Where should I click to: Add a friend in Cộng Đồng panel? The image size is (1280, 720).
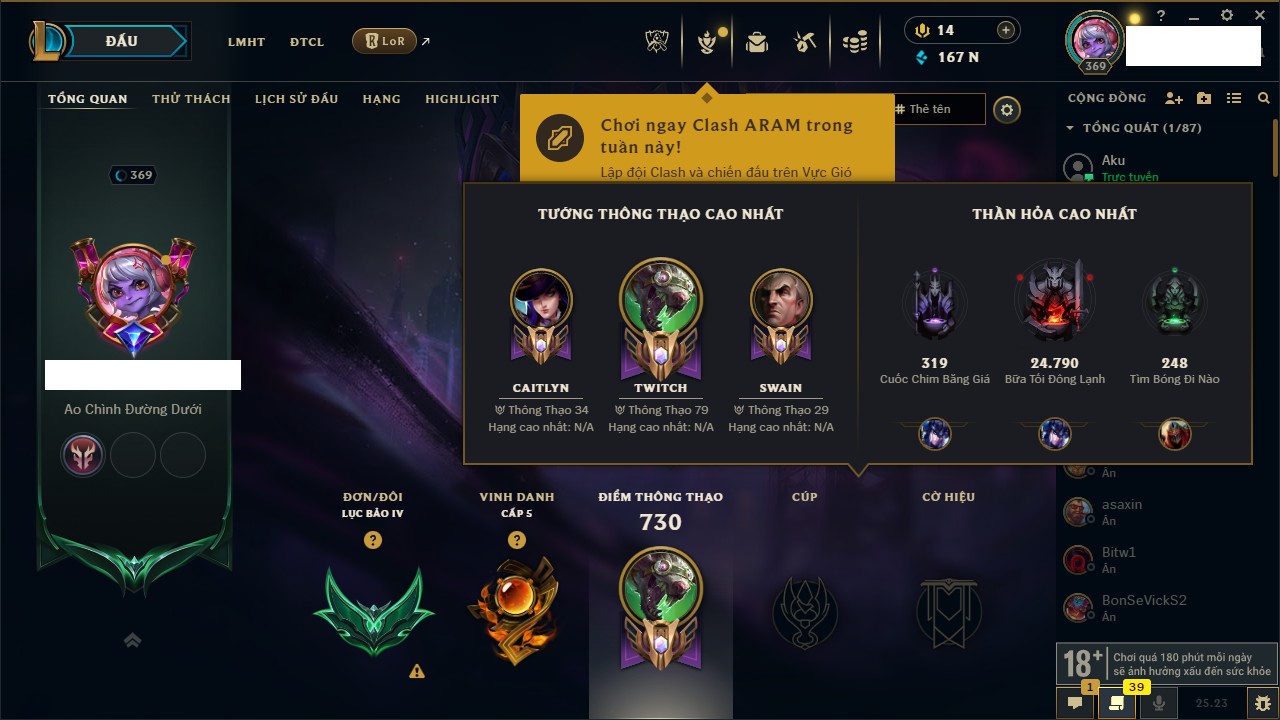(1174, 99)
